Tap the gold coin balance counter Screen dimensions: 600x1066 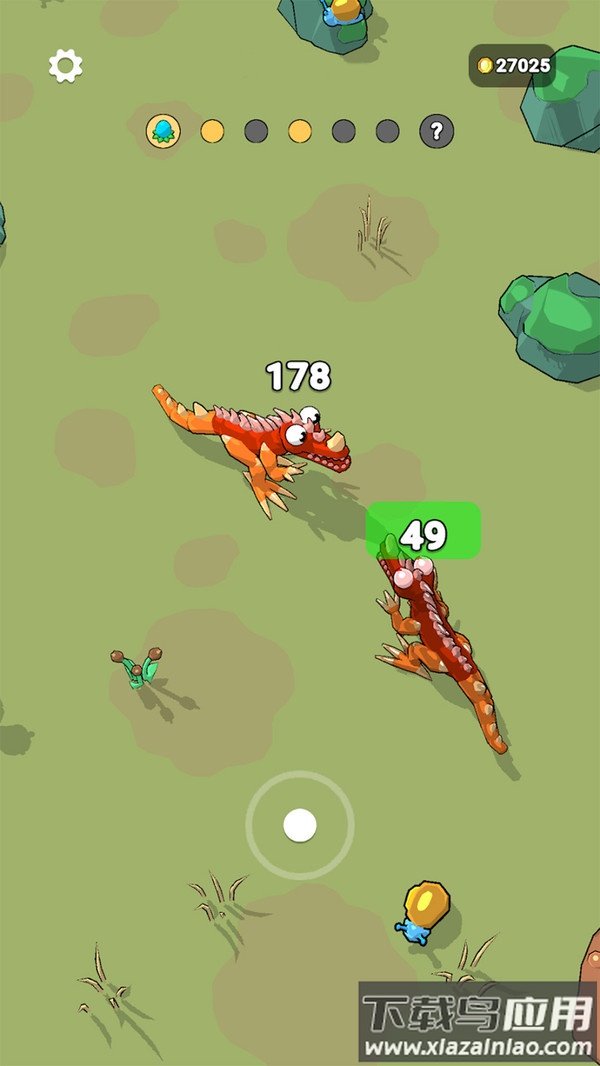[513, 66]
